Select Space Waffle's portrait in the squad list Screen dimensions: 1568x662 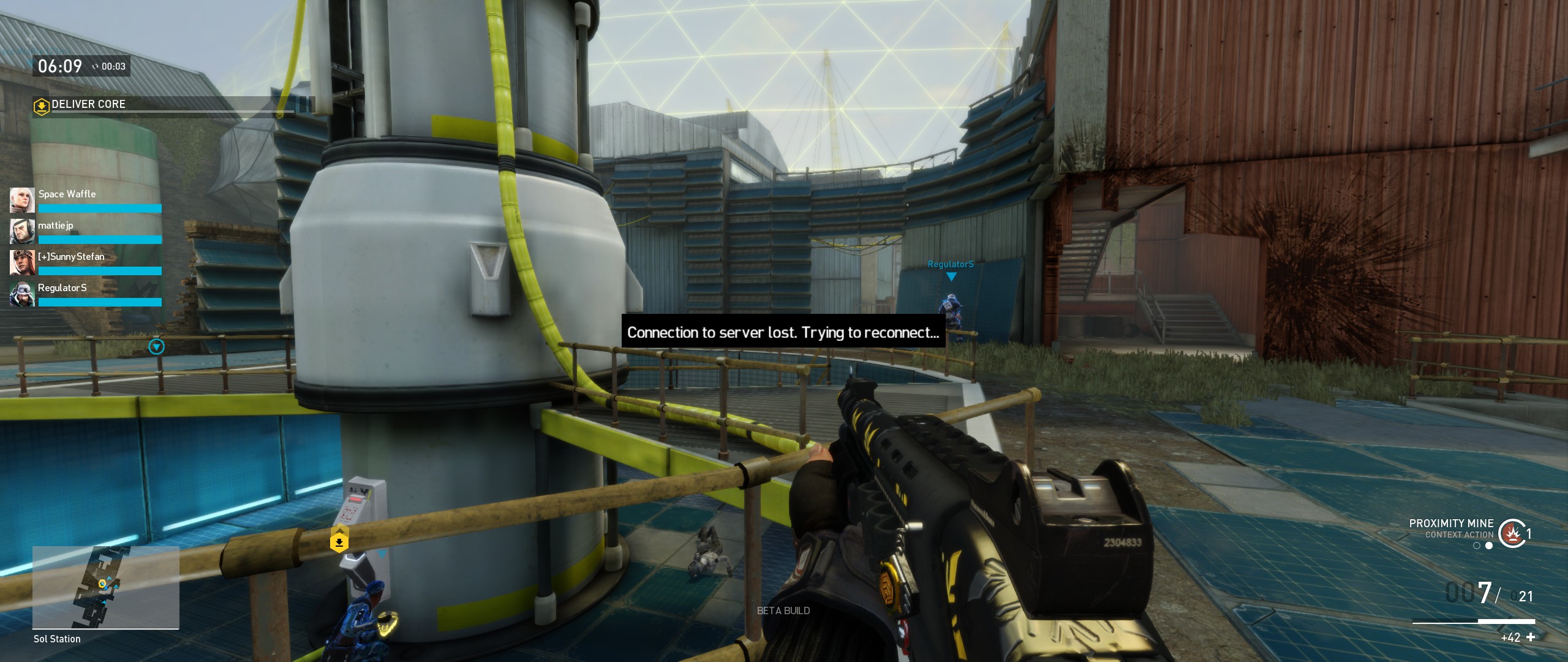(x=22, y=200)
